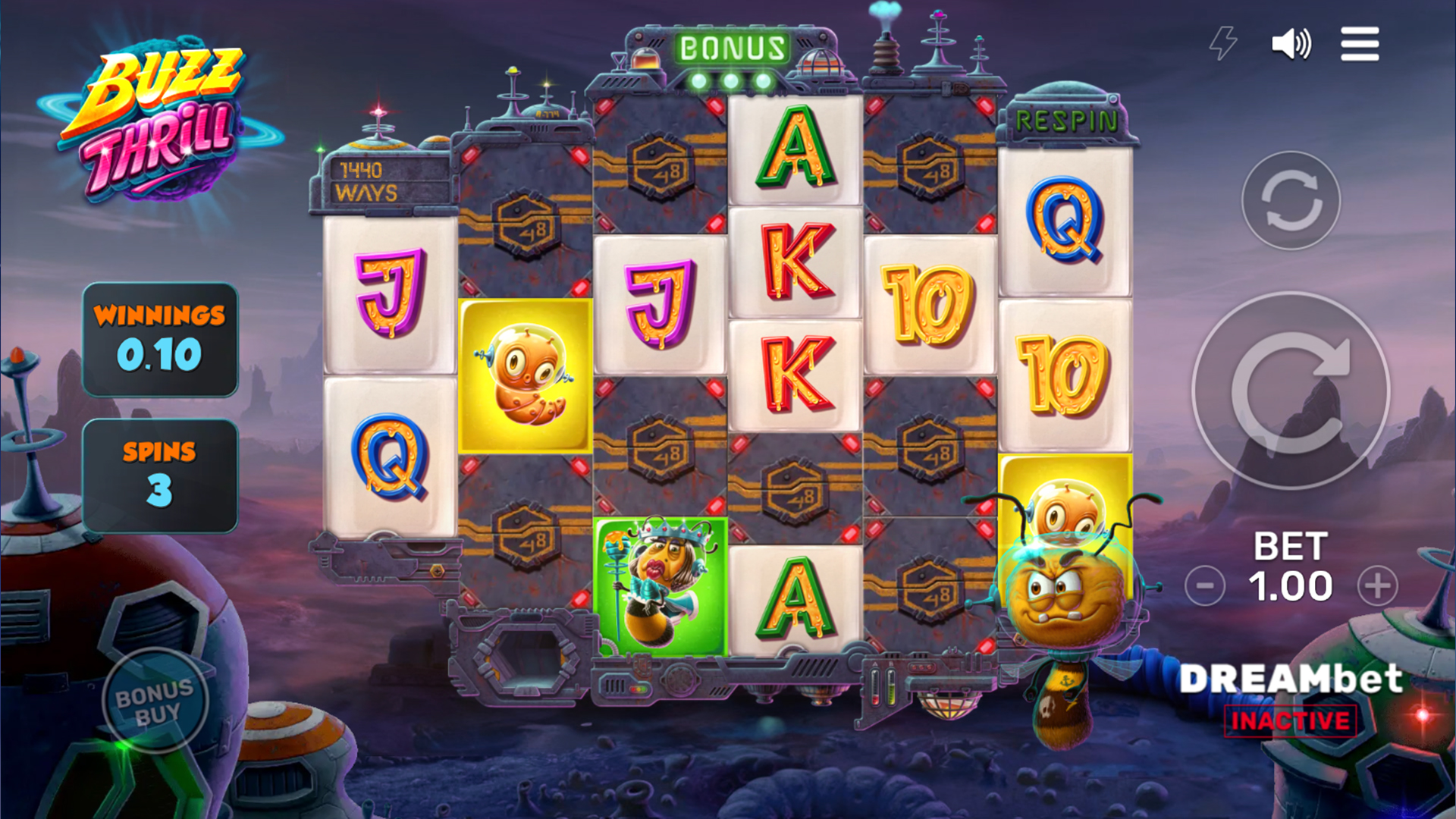Spin the reels with the large spin button
Viewport: 1456px width, 819px height.
pyautogui.click(x=1291, y=391)
